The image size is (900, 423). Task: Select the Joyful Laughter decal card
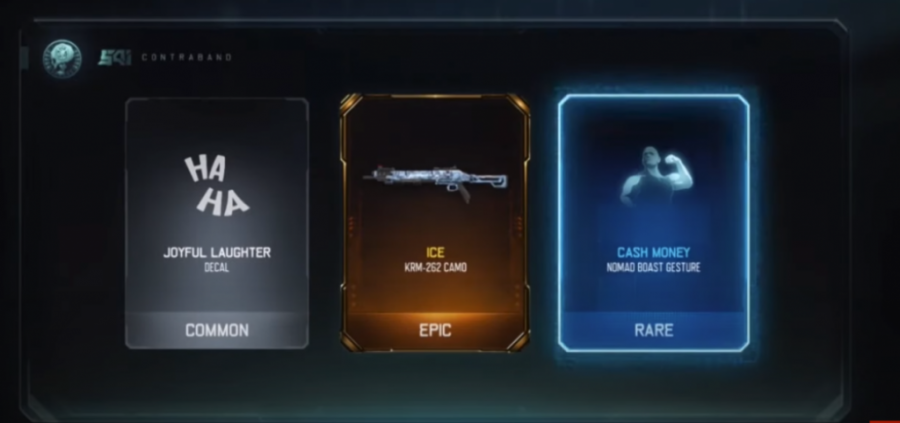click(216, 222)
